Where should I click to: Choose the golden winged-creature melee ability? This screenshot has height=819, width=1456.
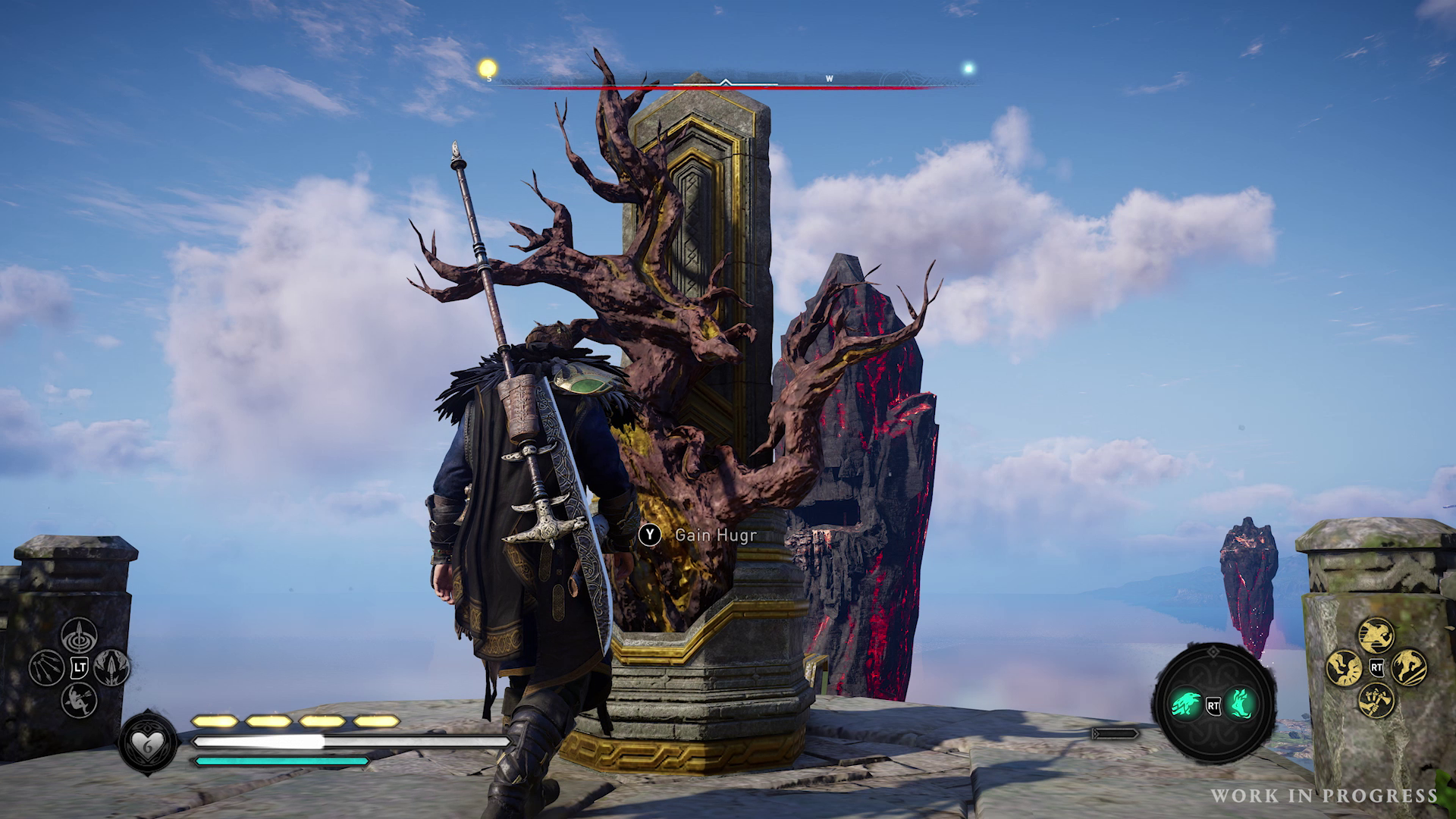(1344, 667)
